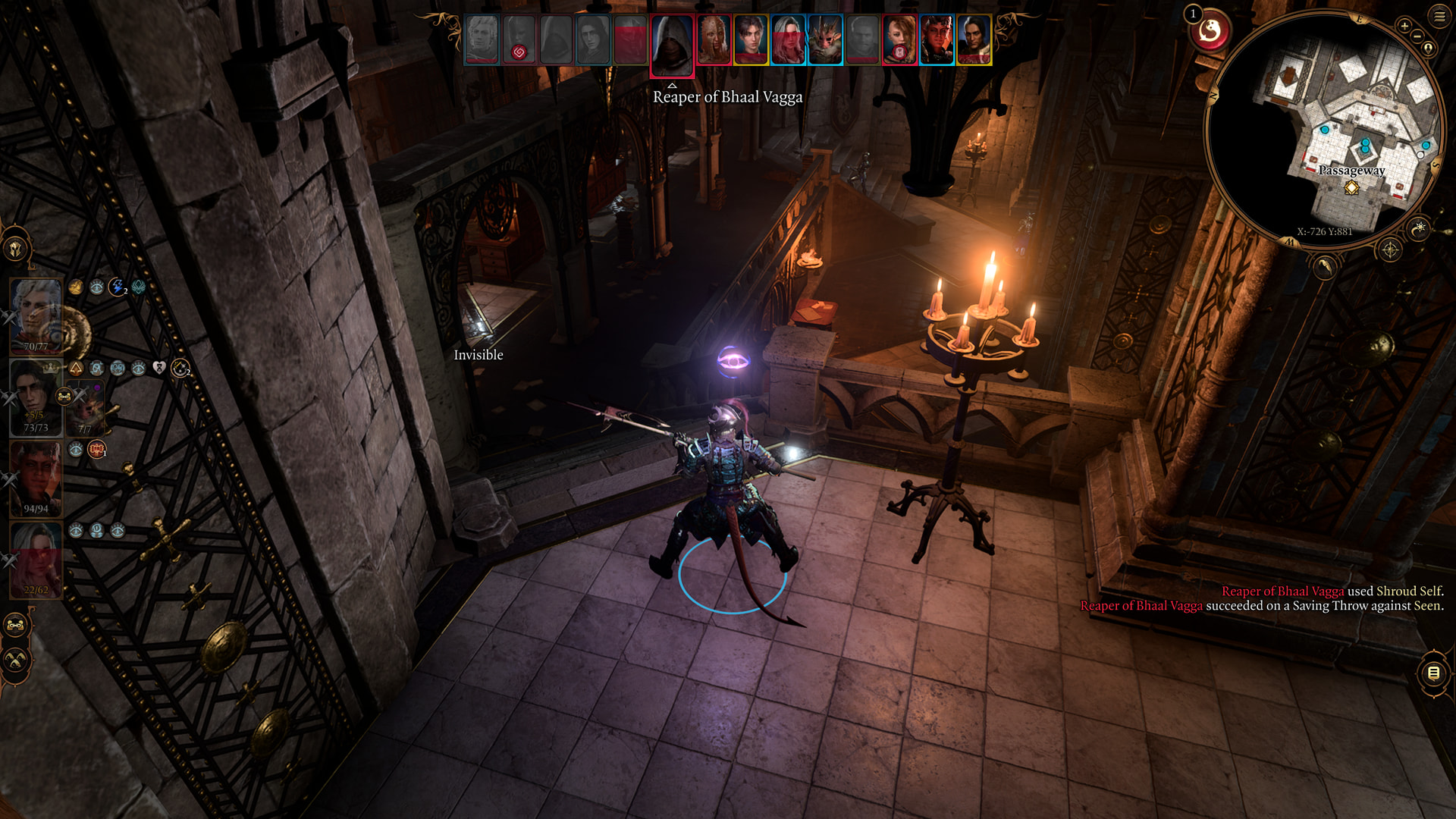Click the compass rose button under minimap

pyautogui.click(x=1390, y=249)
